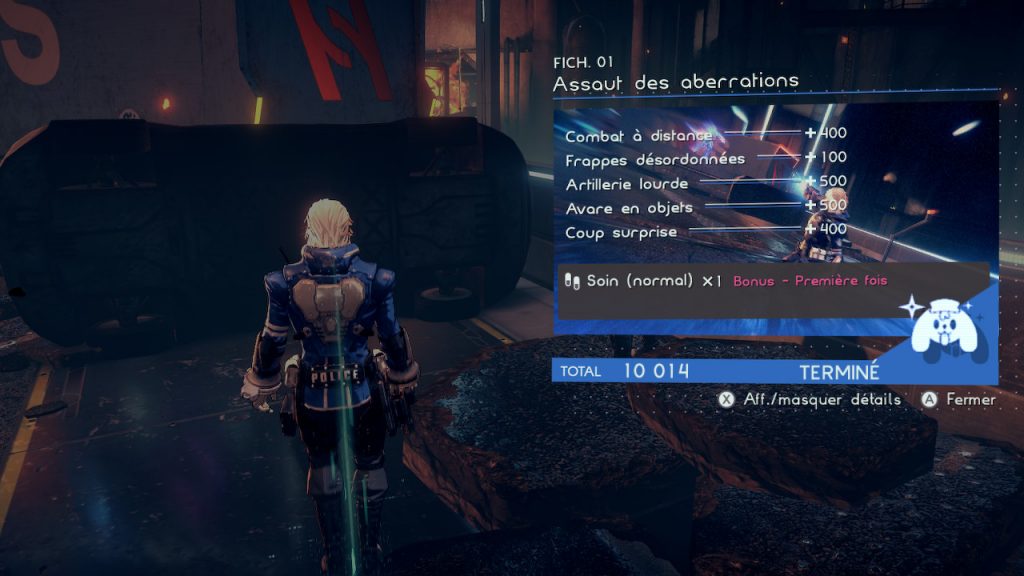Screen dimensions: 1024x576
Task: Highlight the Artillerie lourde bonus row
Action: 627,184
